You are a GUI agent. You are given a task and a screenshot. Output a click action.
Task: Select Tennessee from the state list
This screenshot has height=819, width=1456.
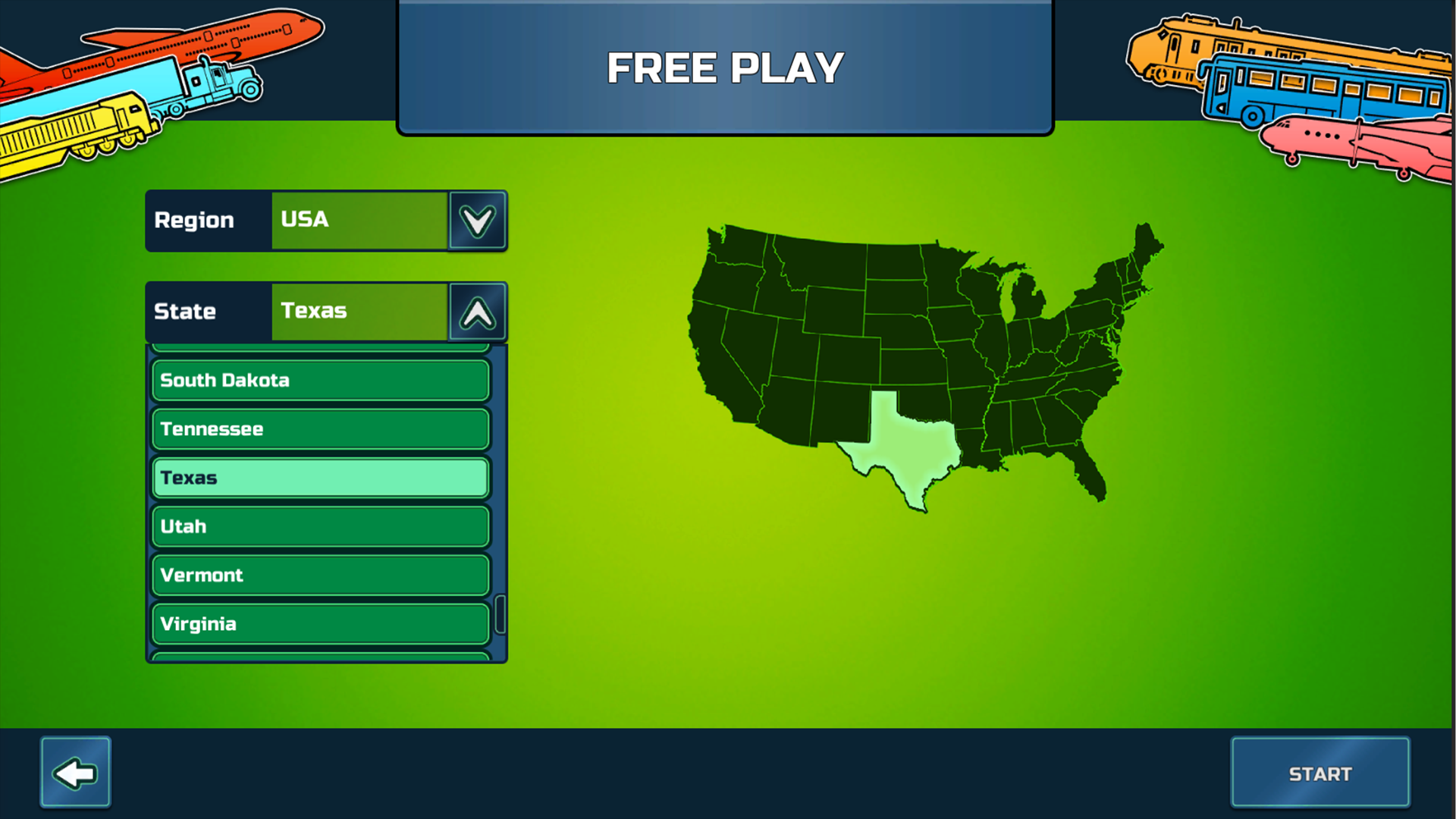pyautogui.click(x=319, y=428)
